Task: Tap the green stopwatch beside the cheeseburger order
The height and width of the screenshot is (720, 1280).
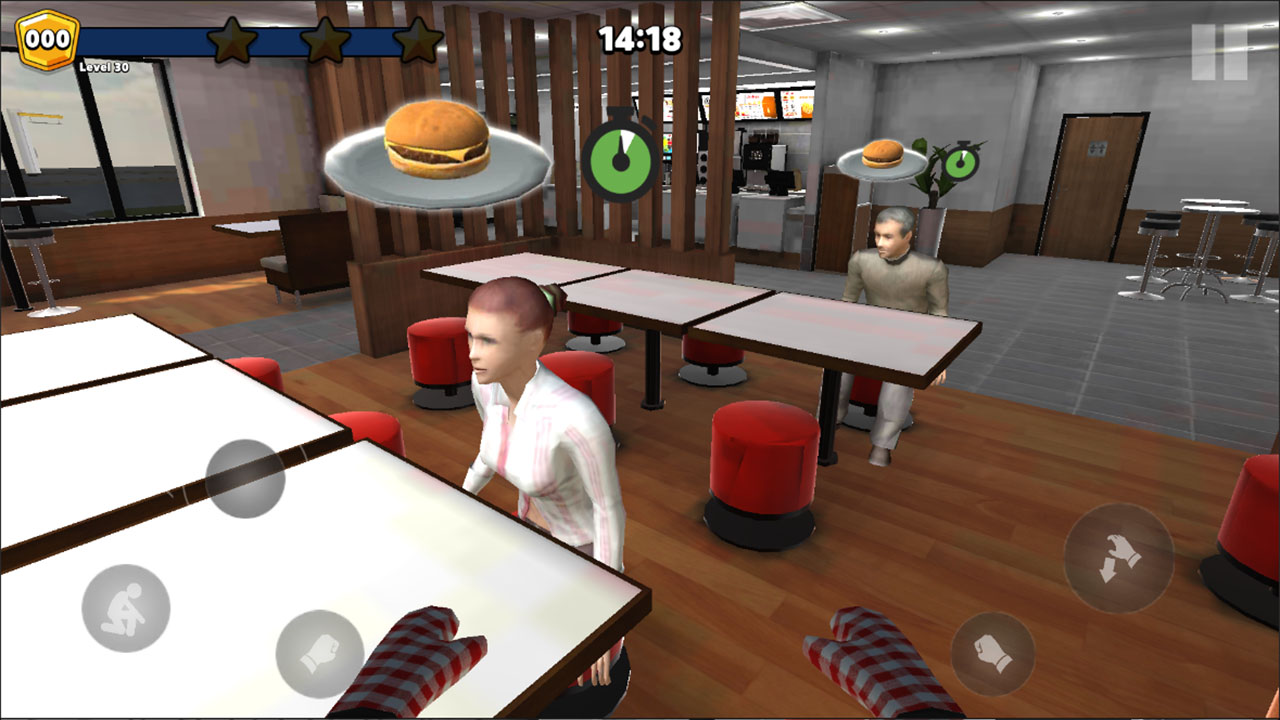Action: (x=622, y=160)
